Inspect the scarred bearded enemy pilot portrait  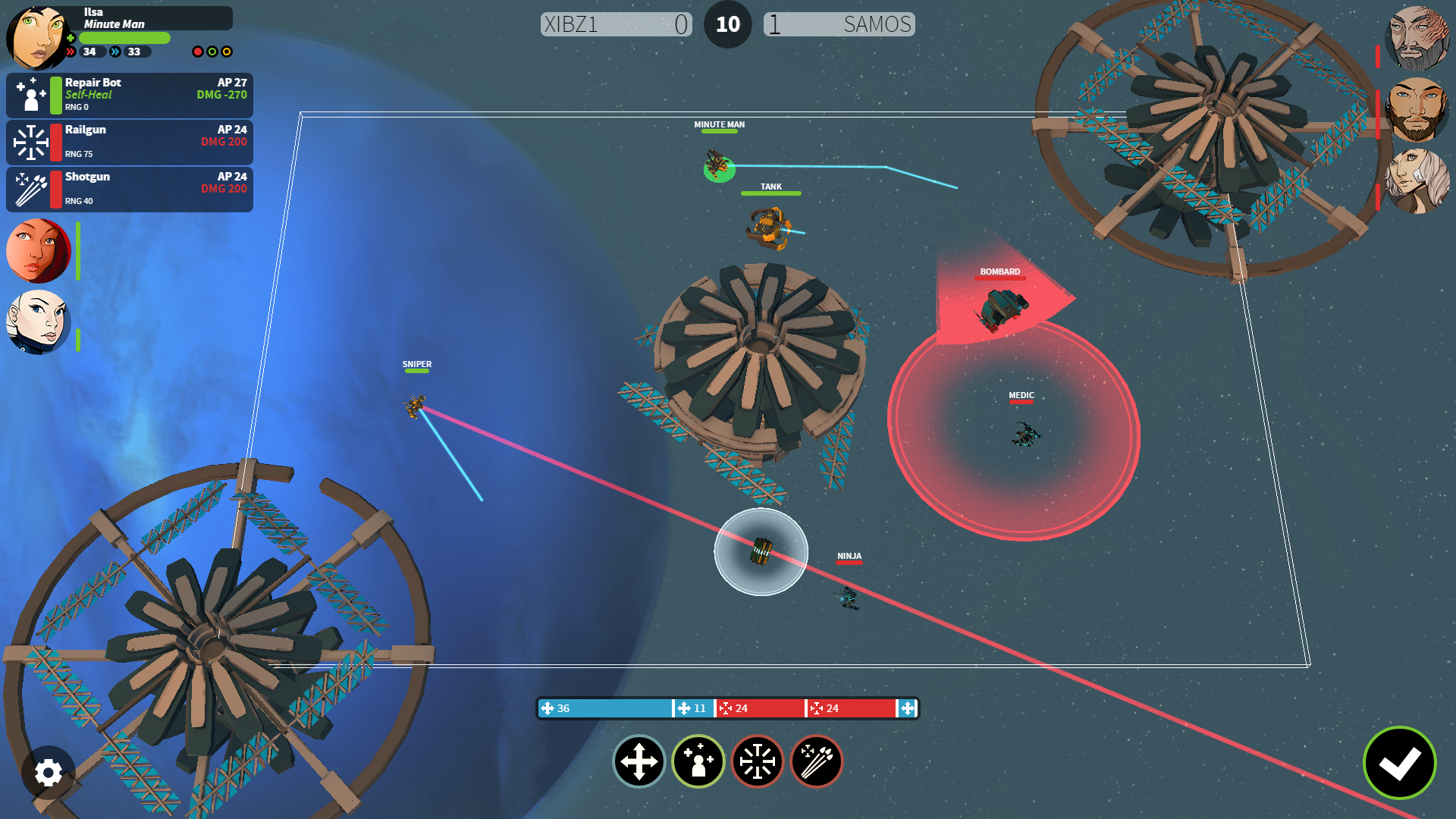[x=1417, y=38]
